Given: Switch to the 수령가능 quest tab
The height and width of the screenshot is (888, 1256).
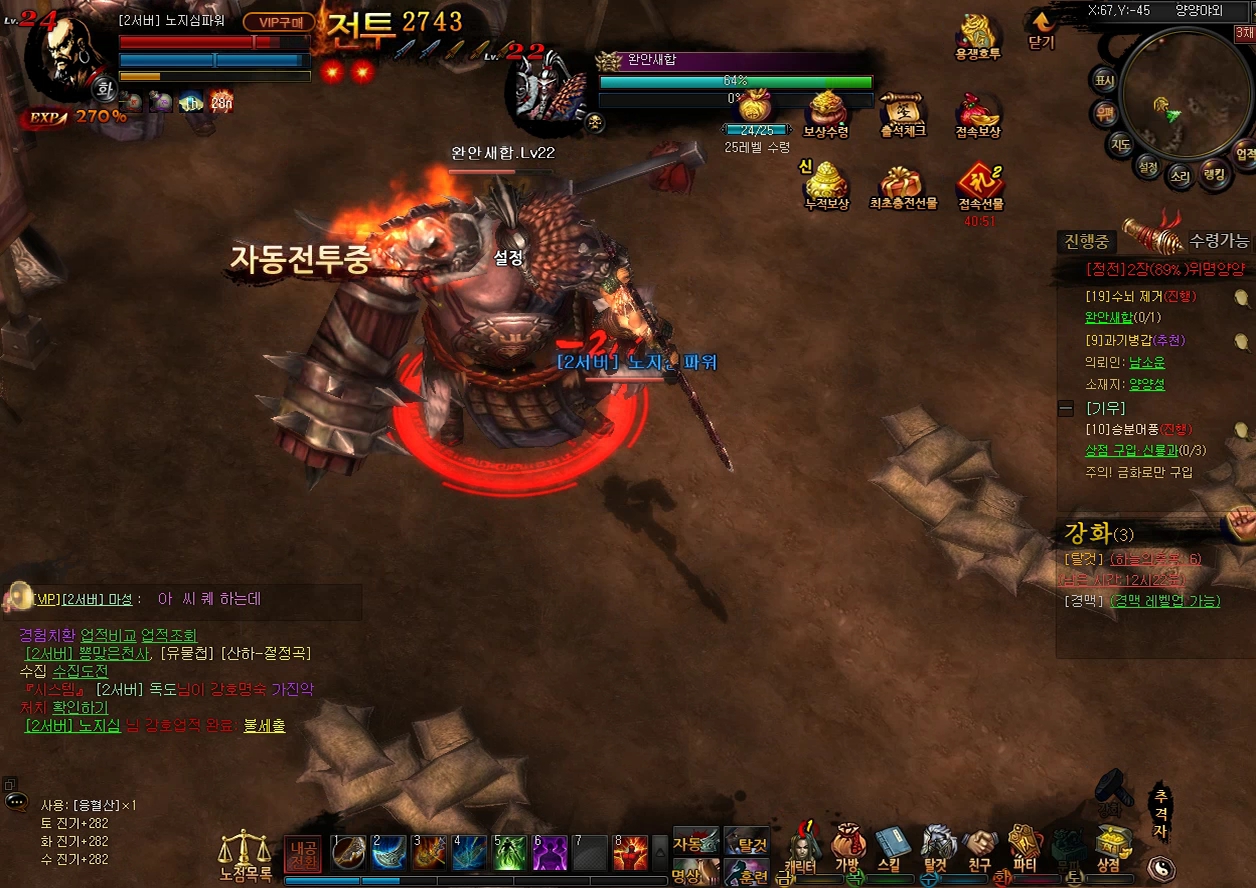Looking at the screenshot, I should coord(1218,241).
